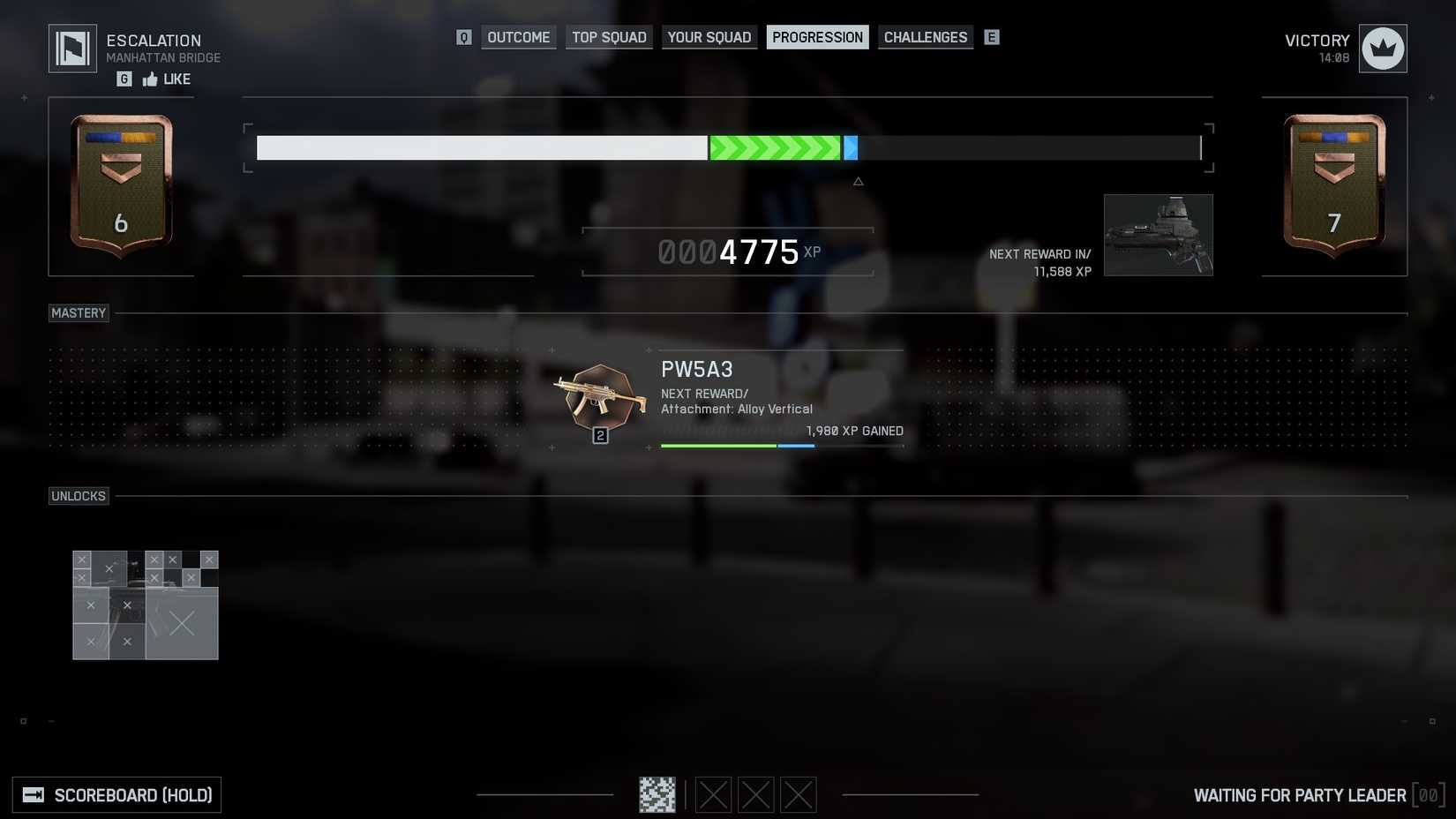Switch to the Challenges tab

[925, 37]
